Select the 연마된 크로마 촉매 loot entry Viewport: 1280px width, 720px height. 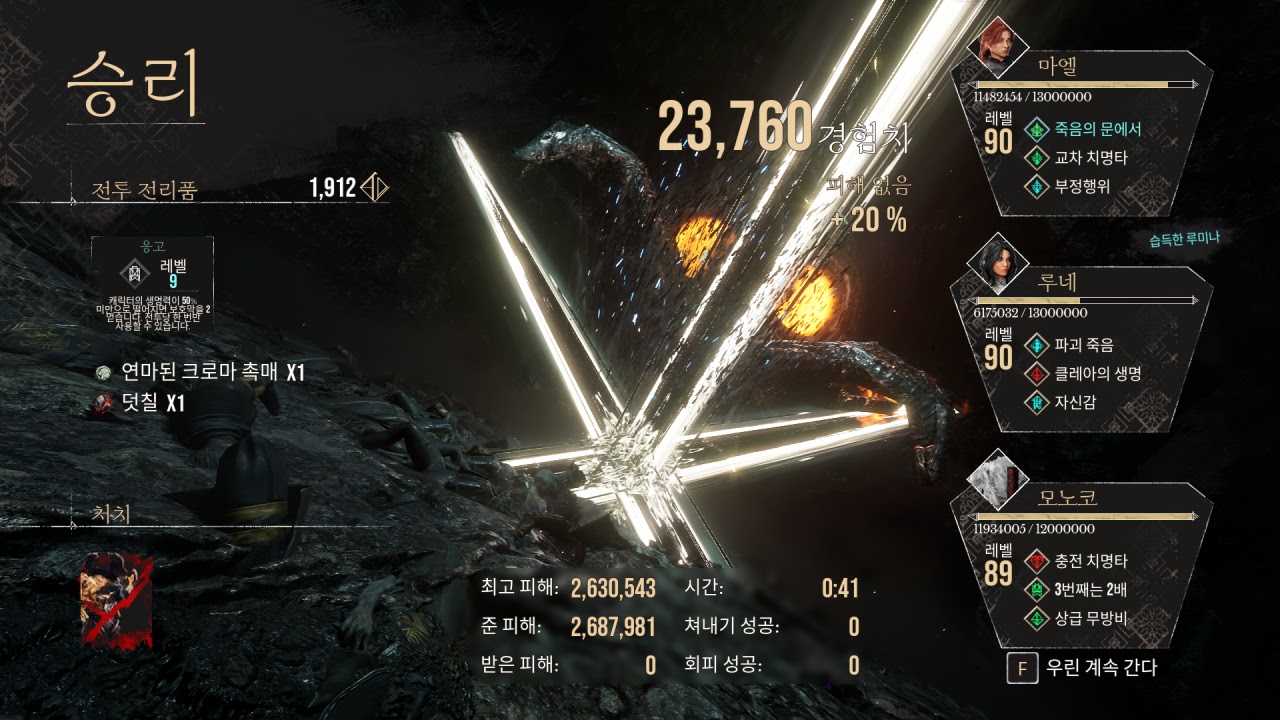200,373
